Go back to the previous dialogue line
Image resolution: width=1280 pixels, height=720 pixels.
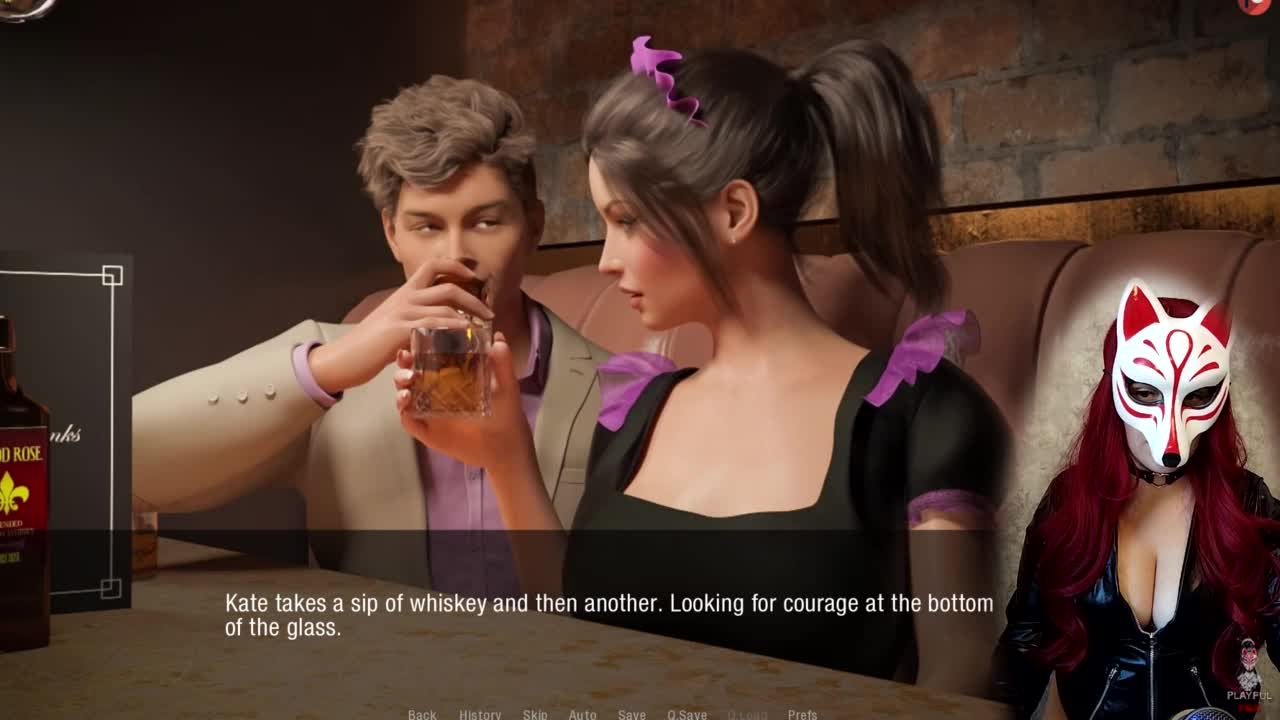click(x=422, y=714)
